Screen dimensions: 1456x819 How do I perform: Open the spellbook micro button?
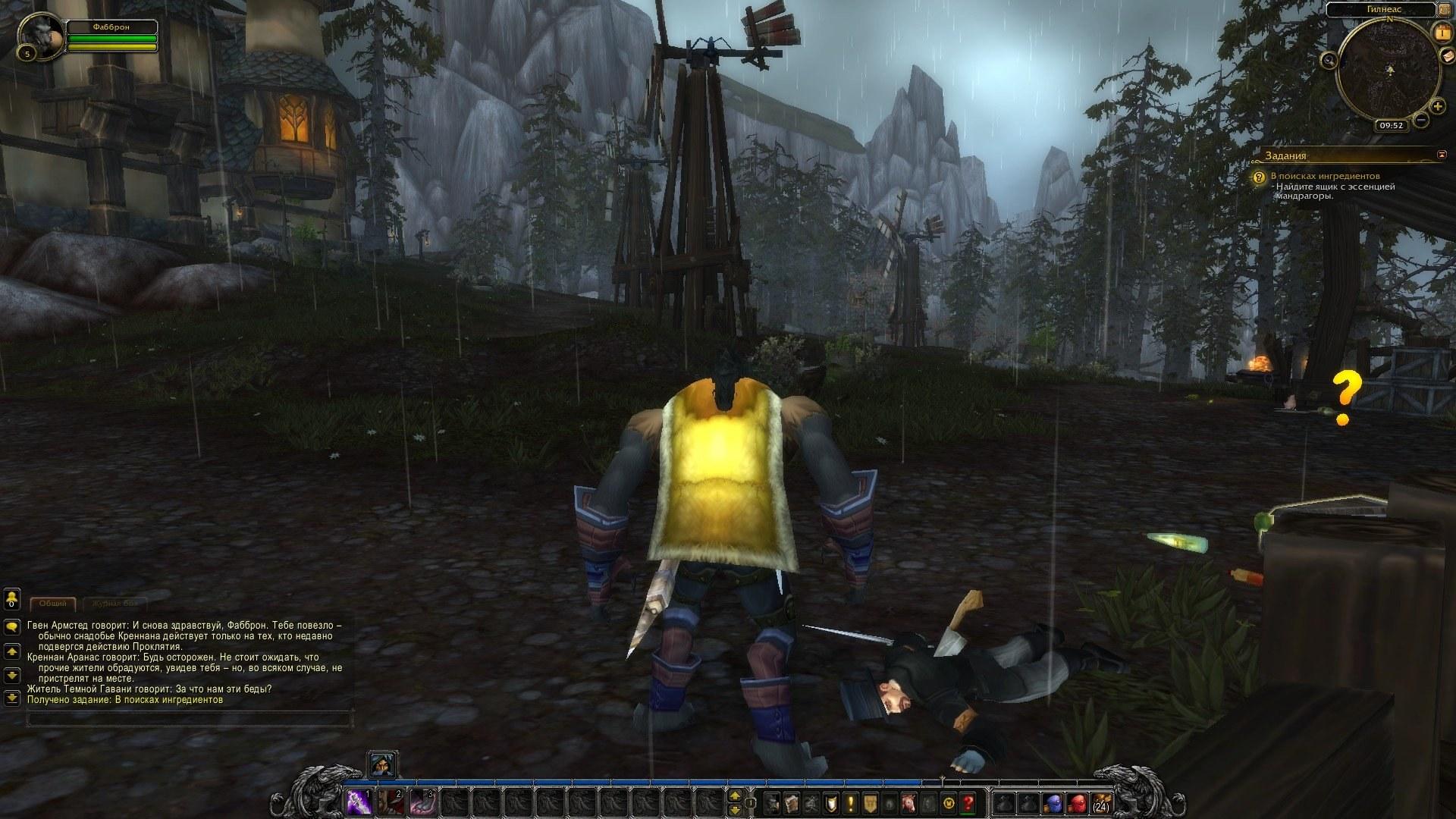coord(792,802)
